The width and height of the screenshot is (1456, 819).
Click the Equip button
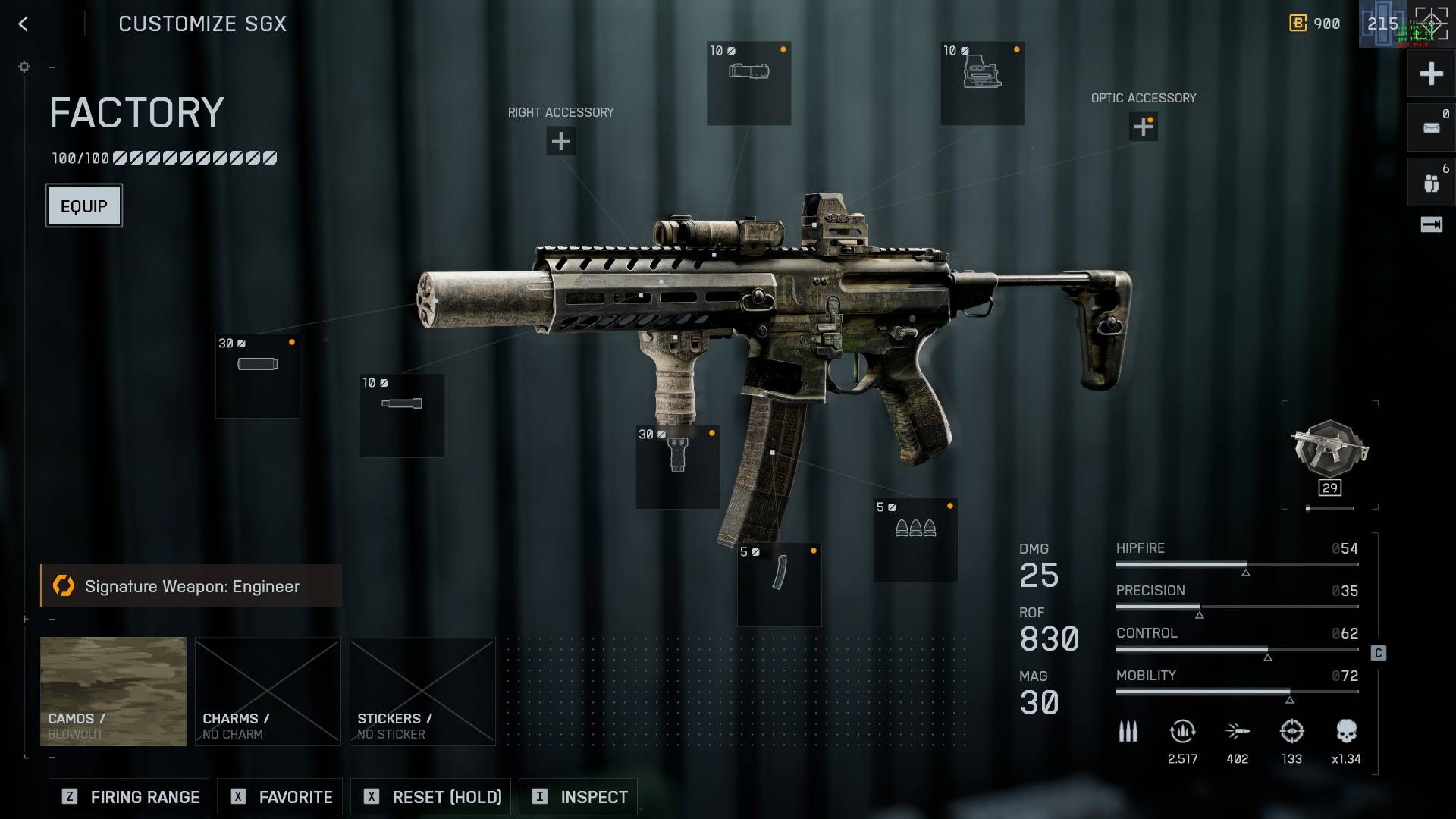coord(83,205)
